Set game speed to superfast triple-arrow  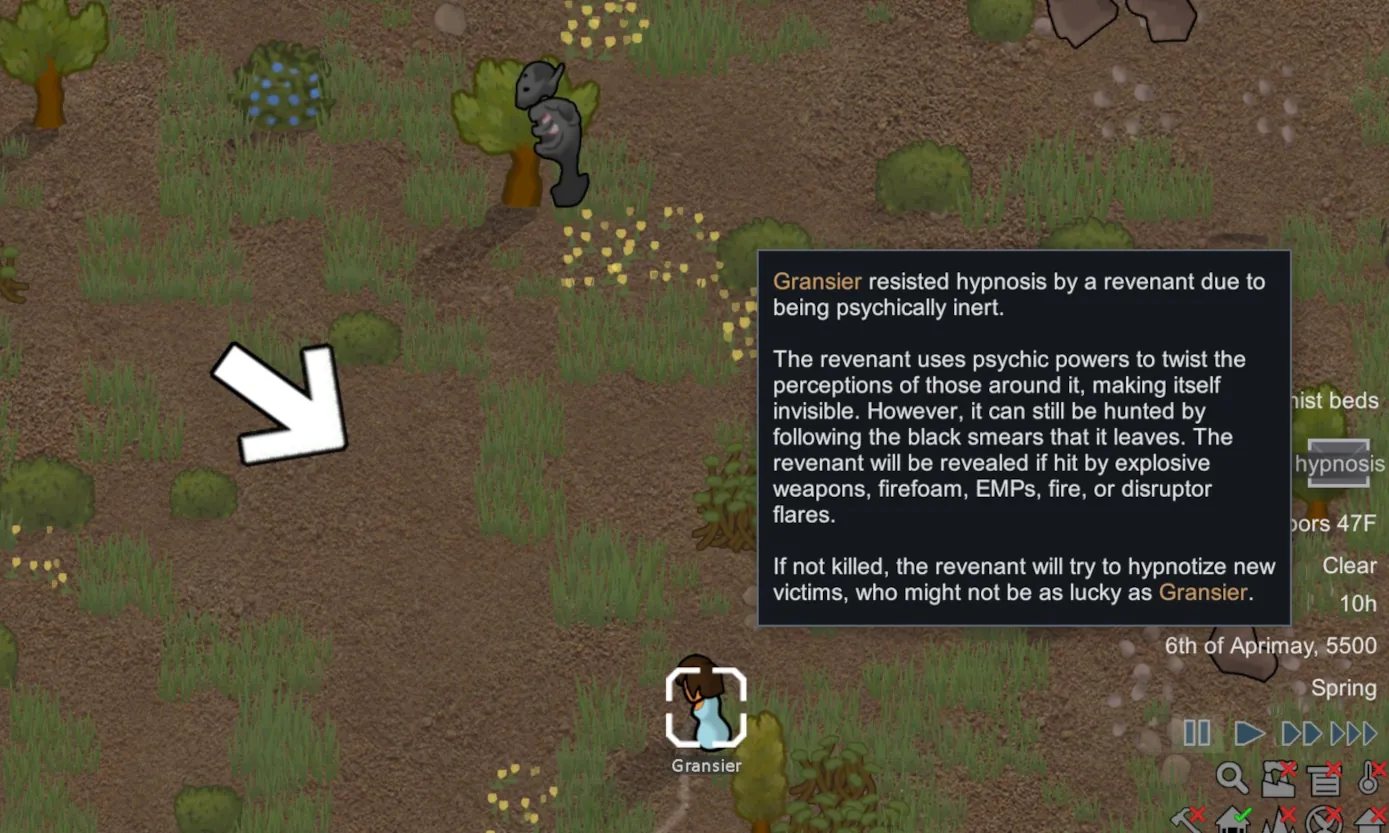click(1355, 733)
